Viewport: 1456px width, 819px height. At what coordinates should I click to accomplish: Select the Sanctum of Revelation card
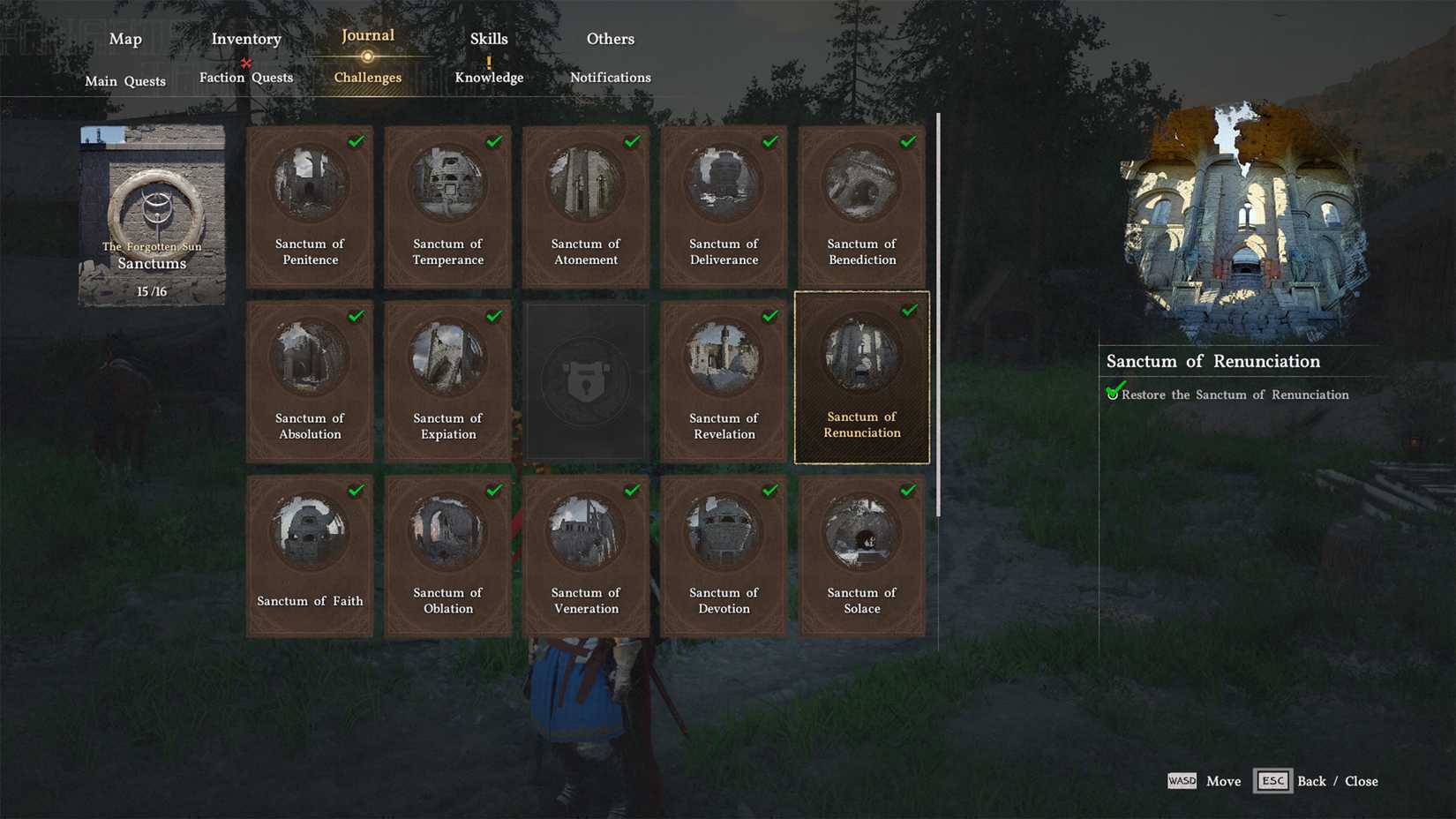pos(723,380)
